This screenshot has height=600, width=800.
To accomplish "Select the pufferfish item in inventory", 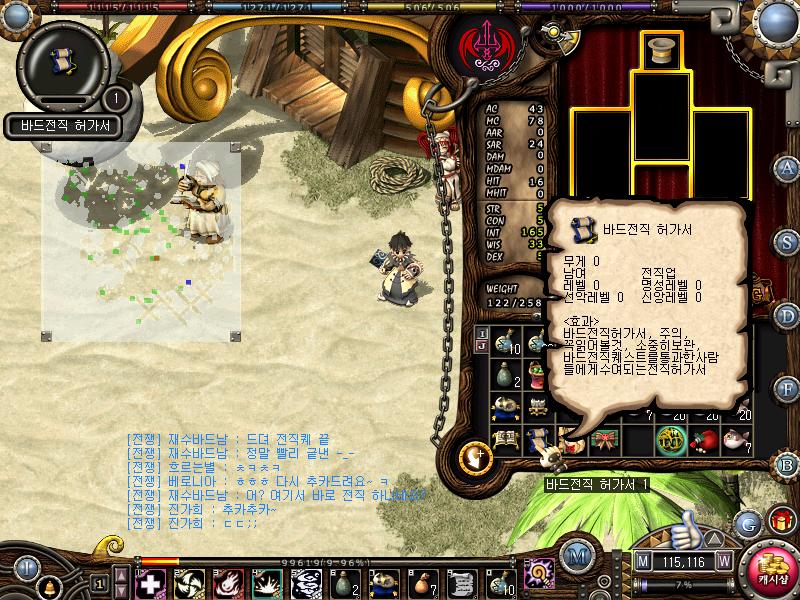I will click(738, 439).
